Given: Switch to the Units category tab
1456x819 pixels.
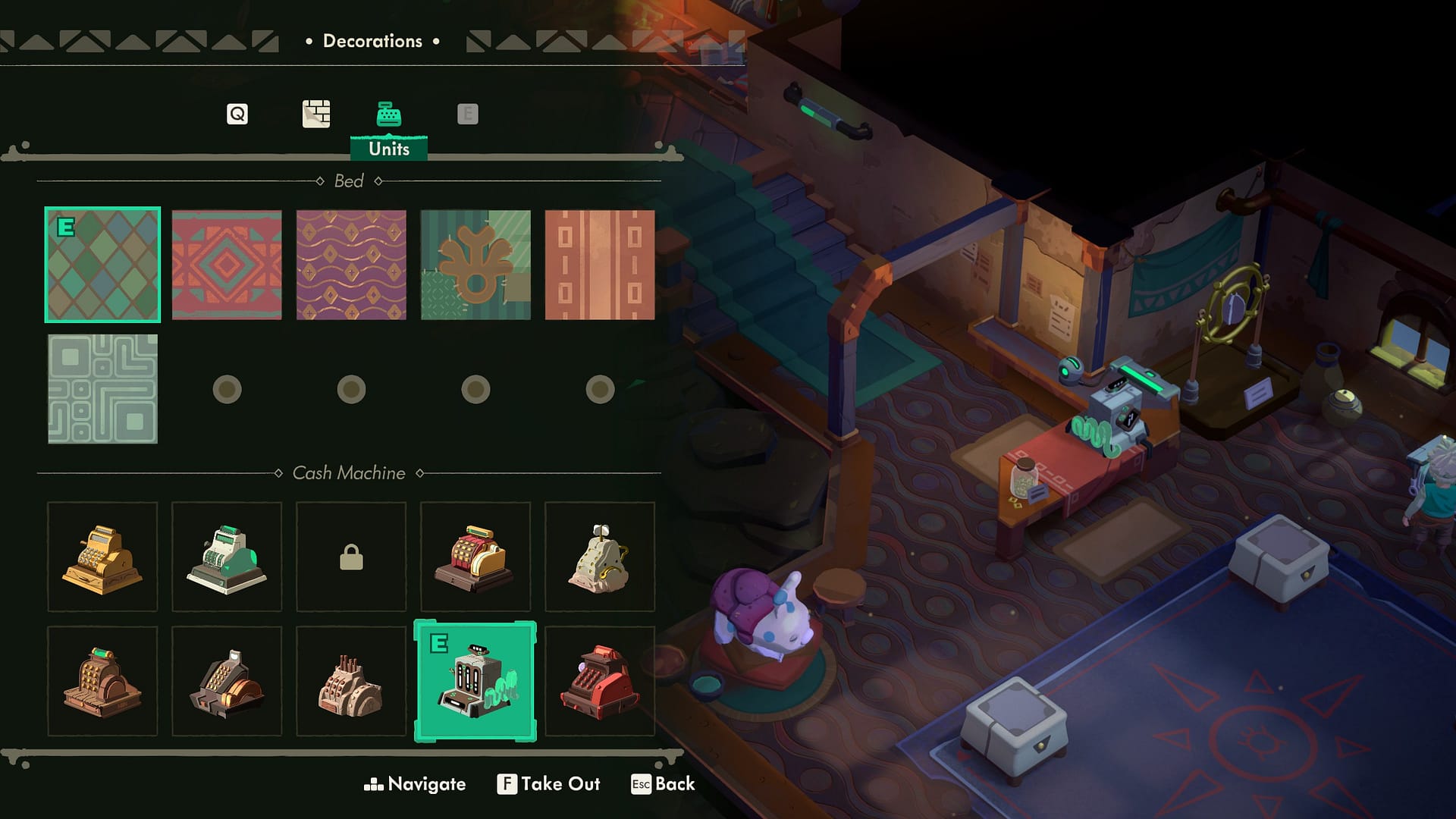Looking at the screenshot, I should click(x=389, y=114).
